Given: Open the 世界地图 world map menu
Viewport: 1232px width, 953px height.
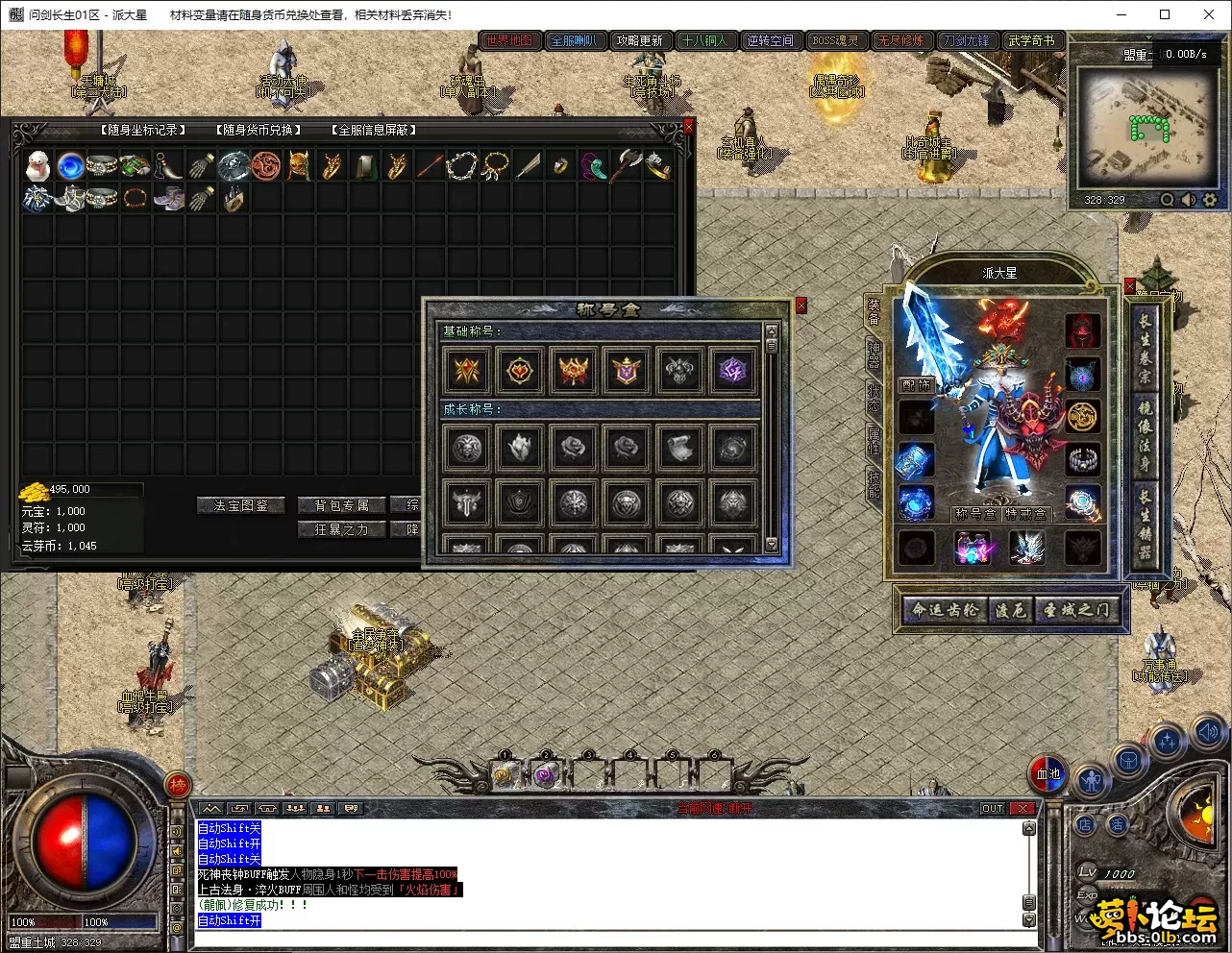Looking at the screenshot, I should click(x=509, y=40).
